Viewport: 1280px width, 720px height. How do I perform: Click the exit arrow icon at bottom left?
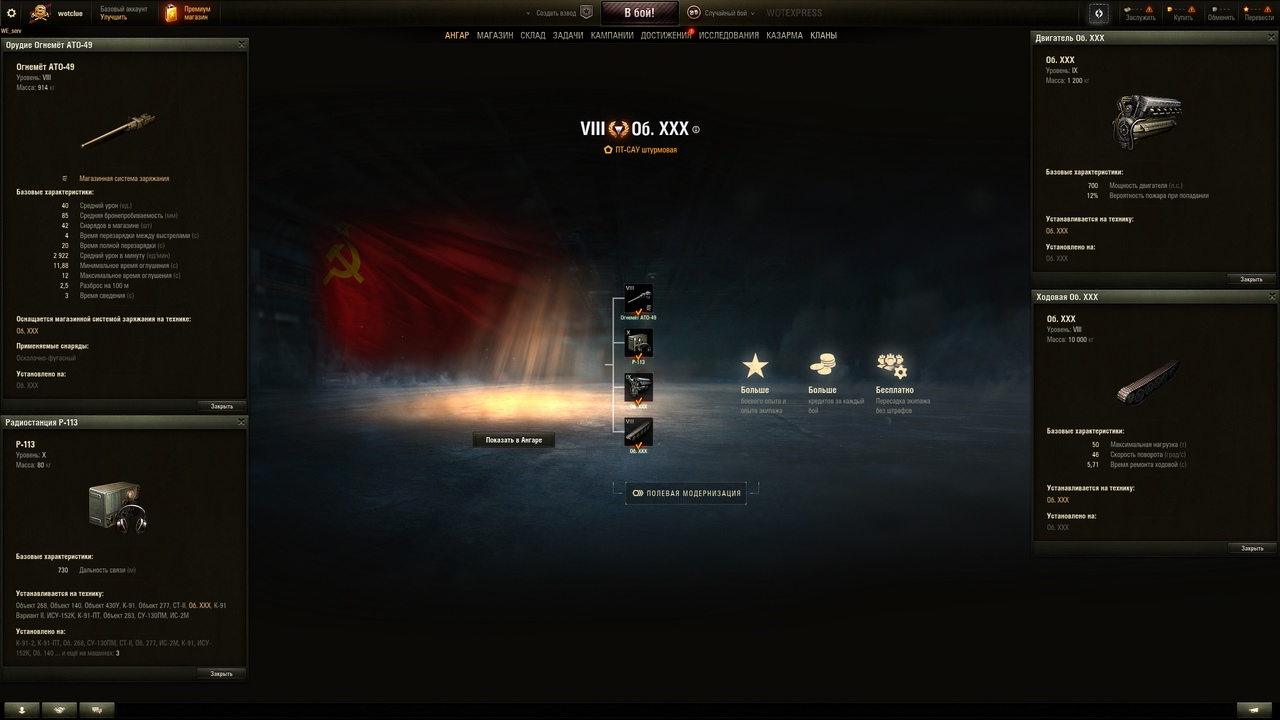click(22, 709)
